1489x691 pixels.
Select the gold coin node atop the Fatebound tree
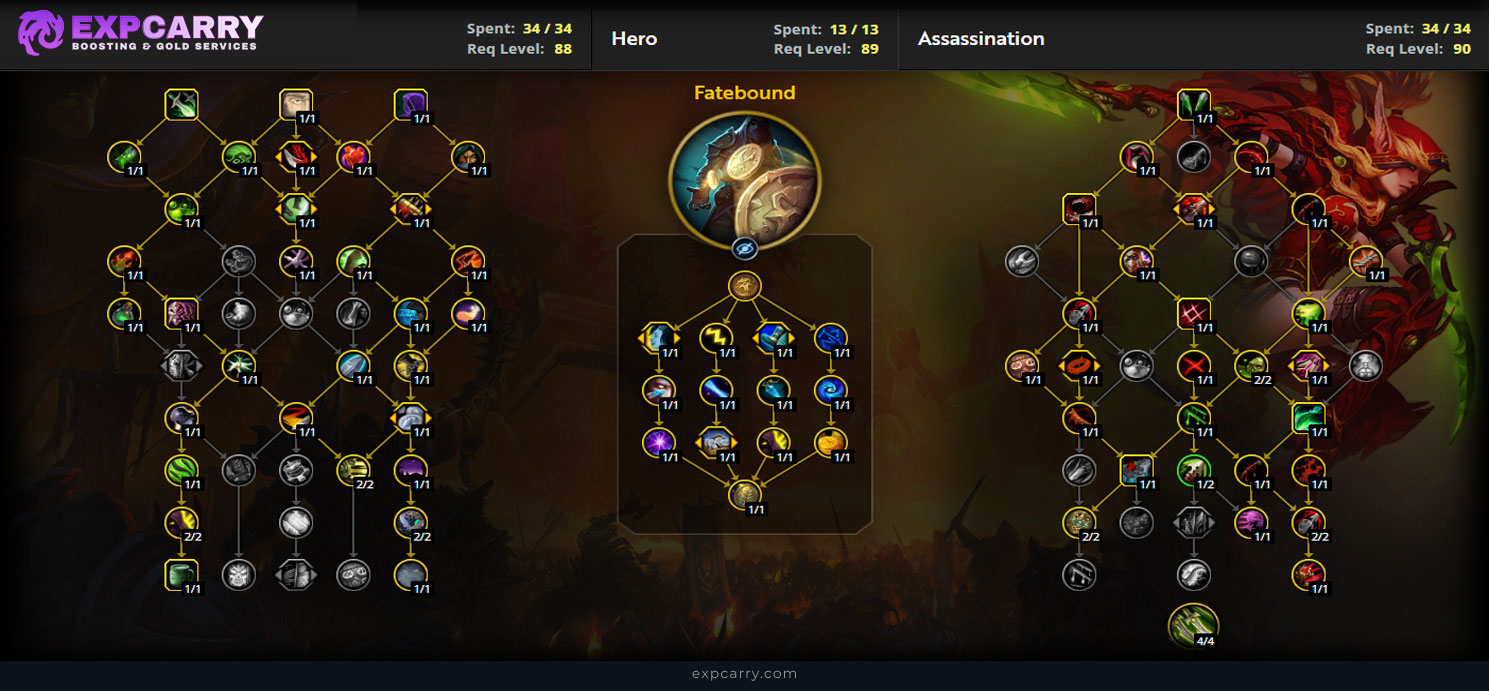(x=745, y=286)
